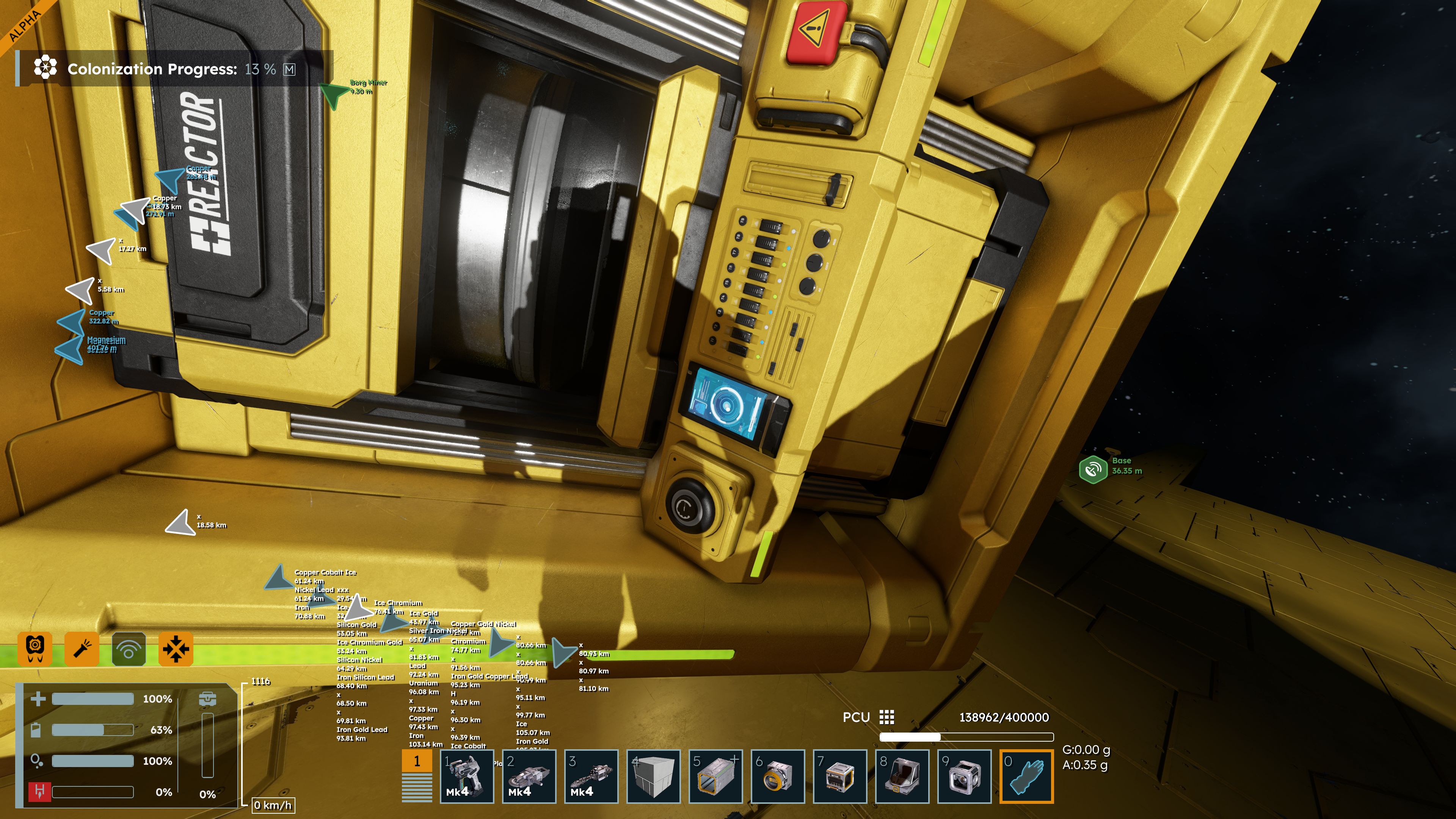Select the Mk4 hand drill in slot 1
Screen dimensions: 1456x819
[467, 776]
